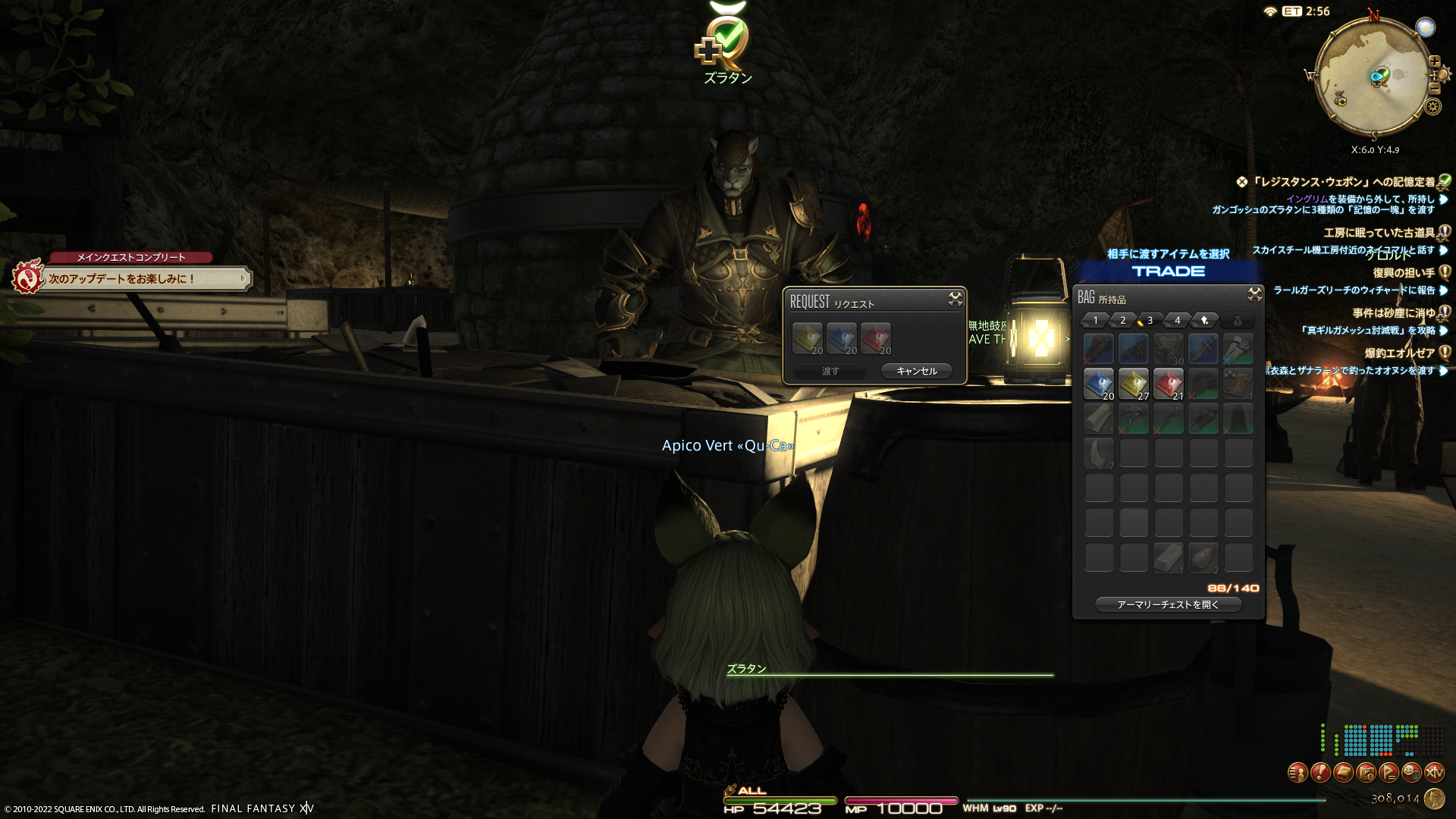Close the Request window
Screen dimensions: 1456x819
pos(955,300)
